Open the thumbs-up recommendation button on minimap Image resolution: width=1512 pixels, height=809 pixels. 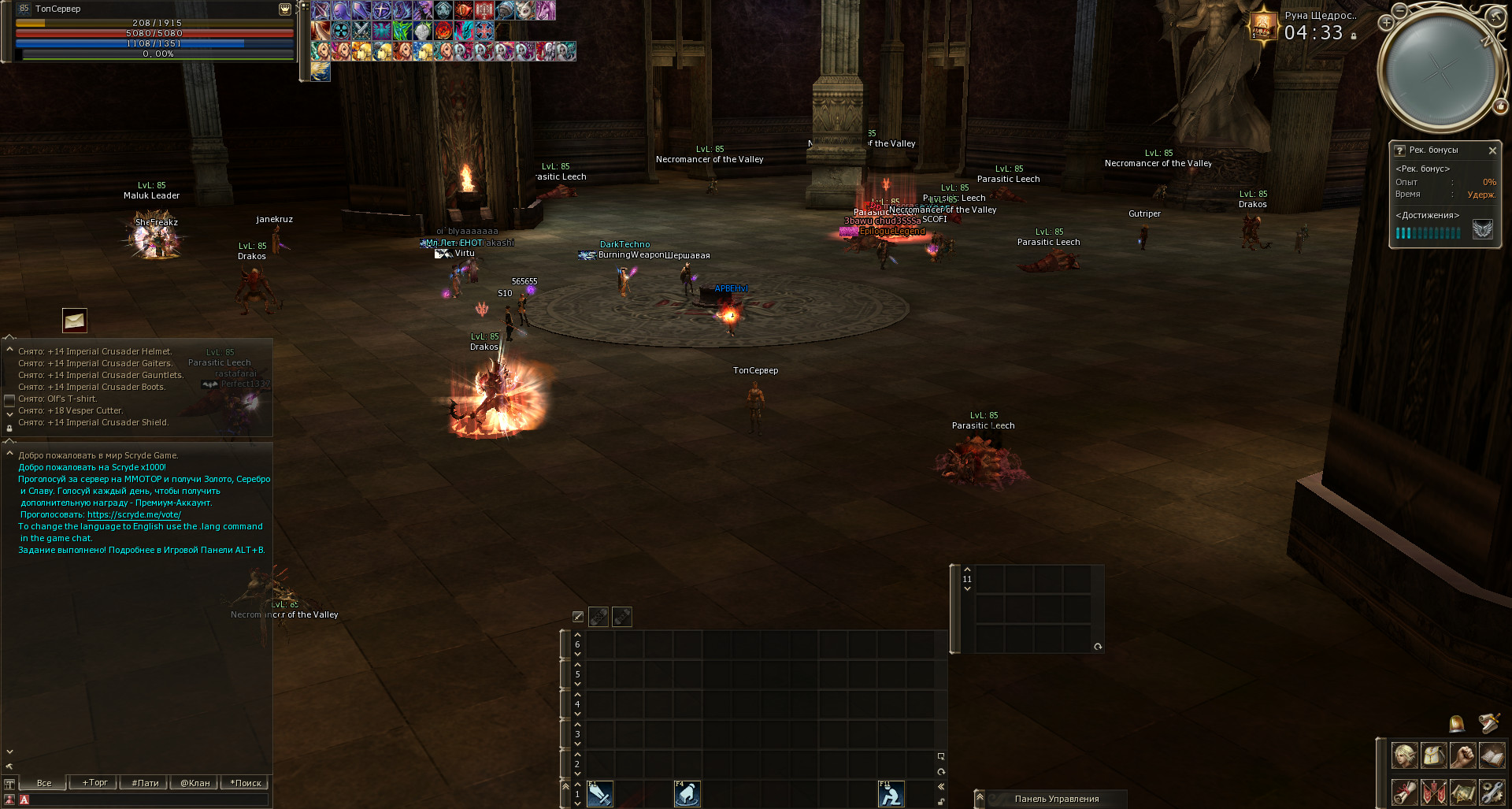tap(1501, 106)
